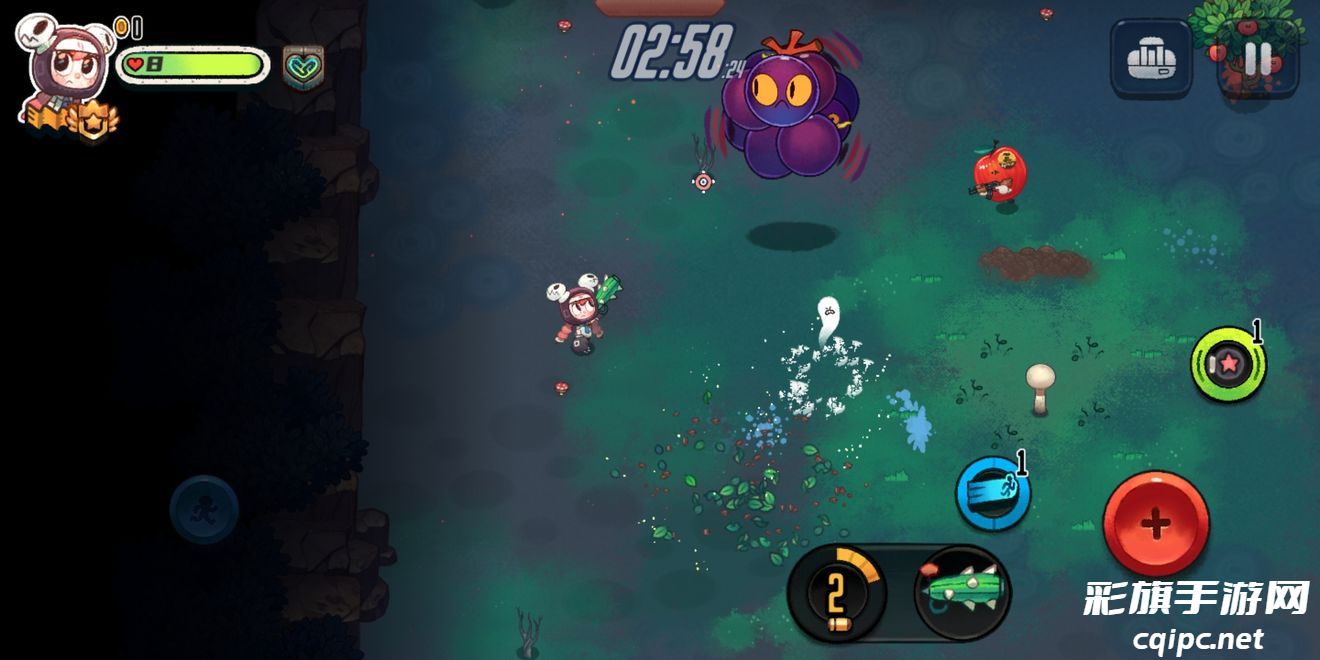Screen dimensions: 1320x660
Task: Pause the game with the pause button
Action: (x=1257, y=59)
